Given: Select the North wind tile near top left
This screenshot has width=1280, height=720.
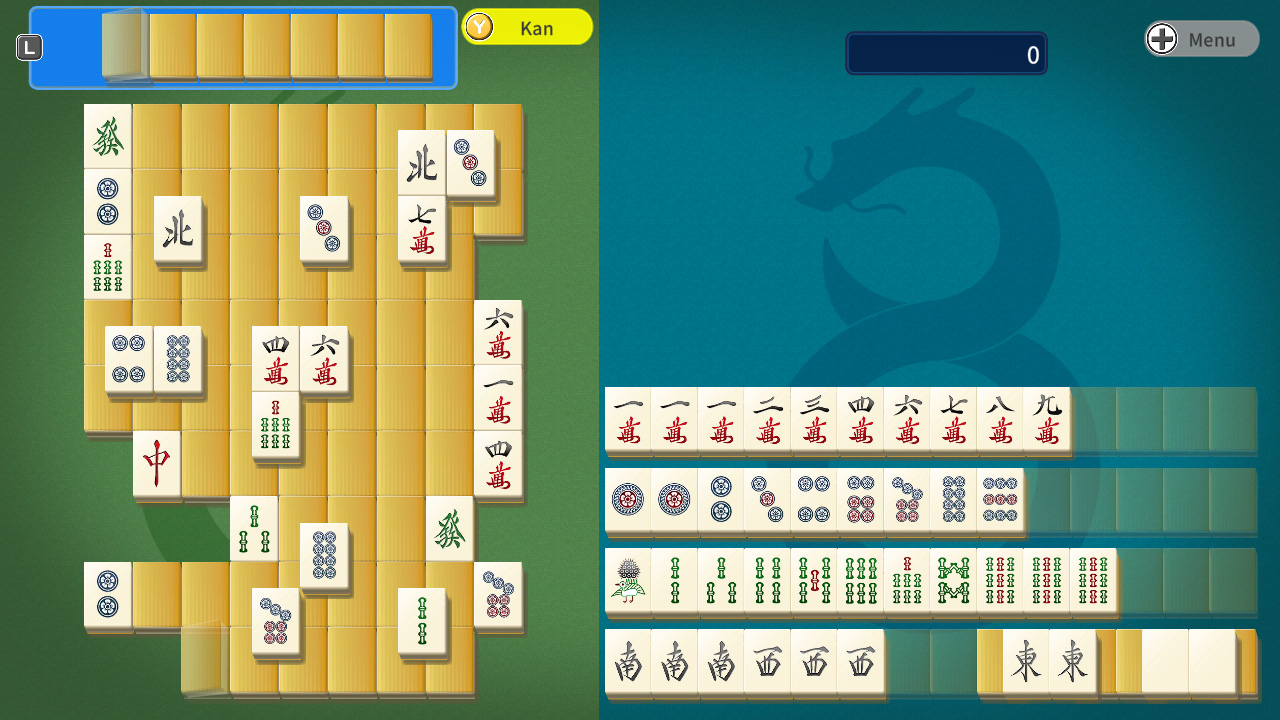Looking at the screenshot, I should (x=179, y=231).
